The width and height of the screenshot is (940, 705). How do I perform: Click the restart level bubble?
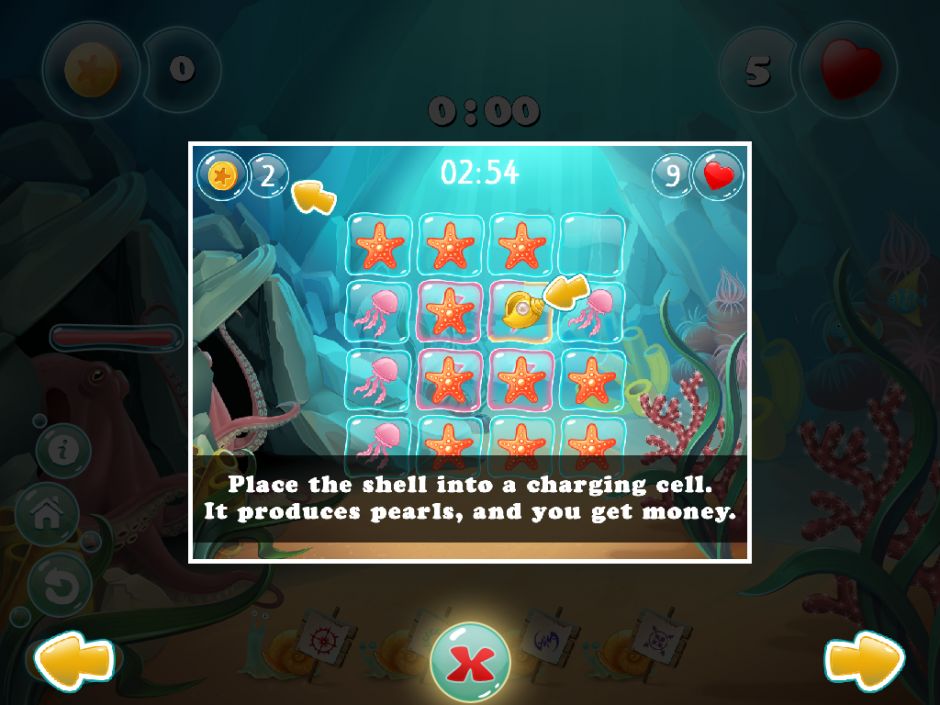coord(61,585)
